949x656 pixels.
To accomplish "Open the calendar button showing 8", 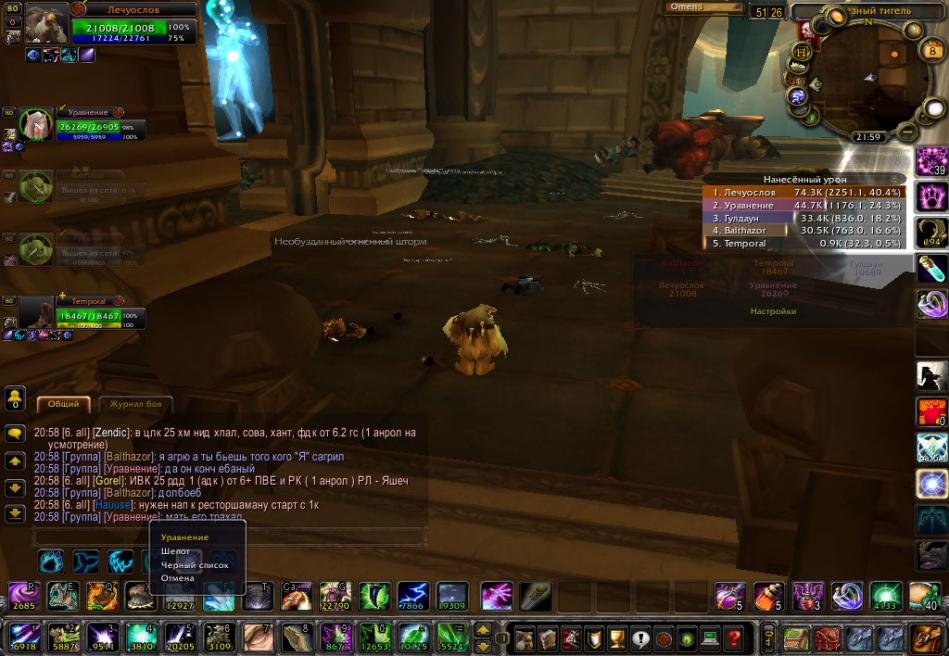I will 912,31.
